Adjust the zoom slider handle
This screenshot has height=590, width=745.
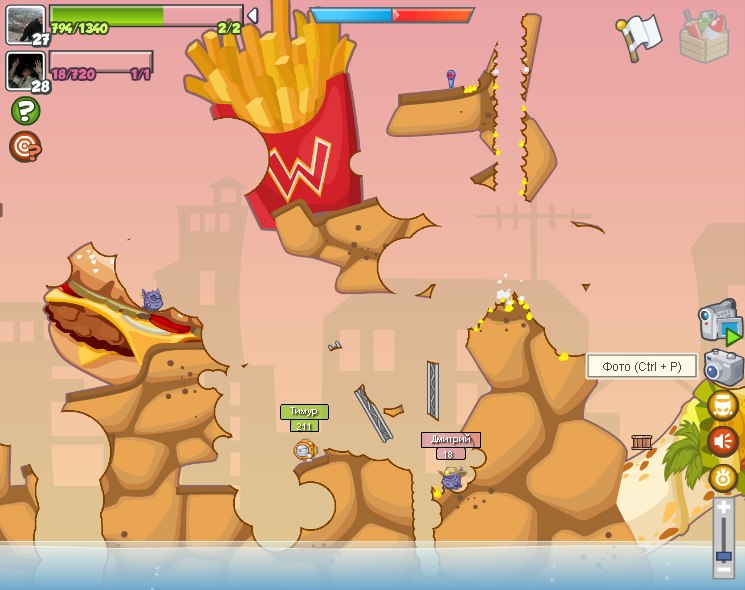pyautogui.click(x=723, y=552)
